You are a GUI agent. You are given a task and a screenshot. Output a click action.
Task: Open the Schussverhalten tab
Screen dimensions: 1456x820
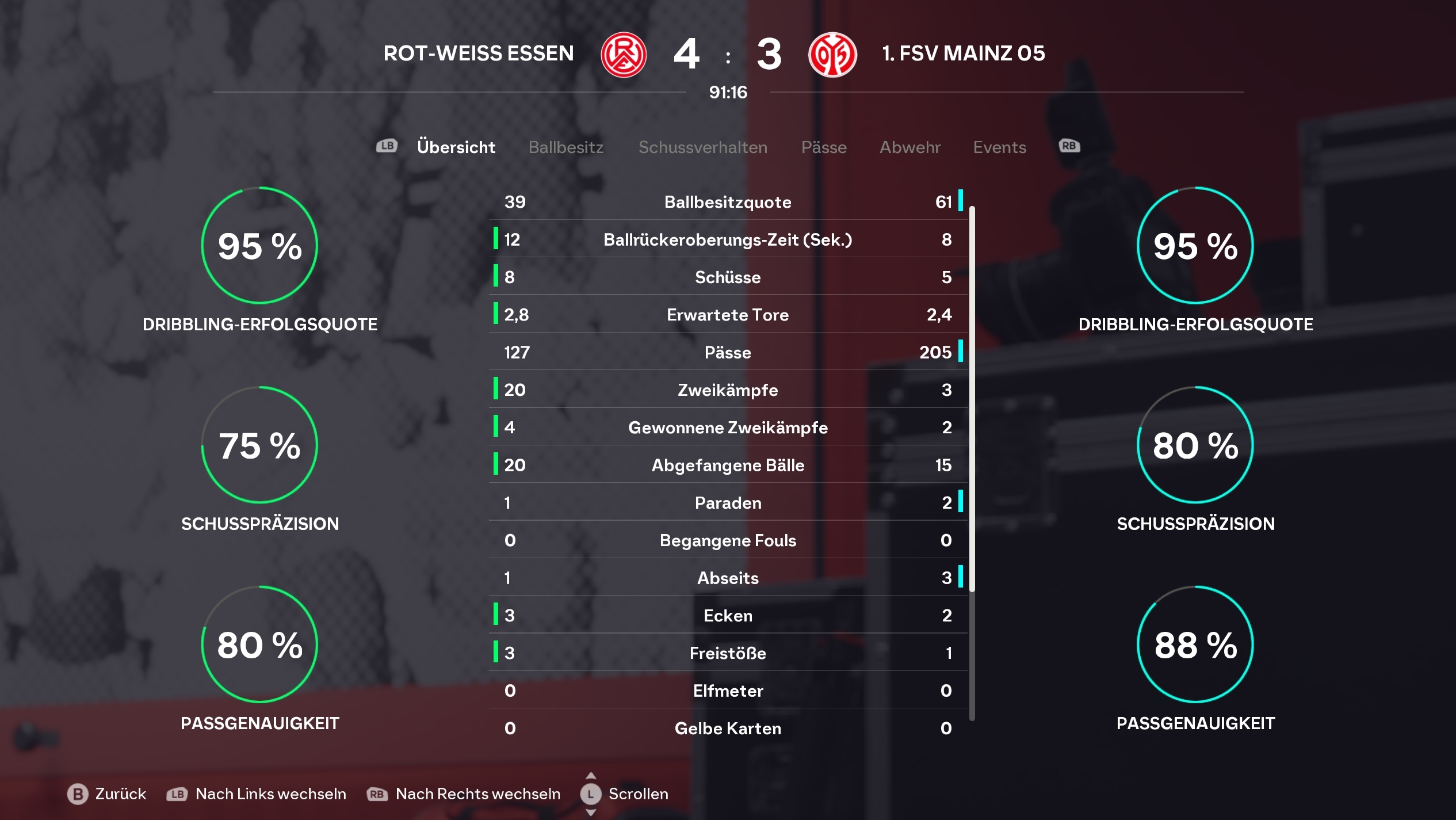point(702,147)
